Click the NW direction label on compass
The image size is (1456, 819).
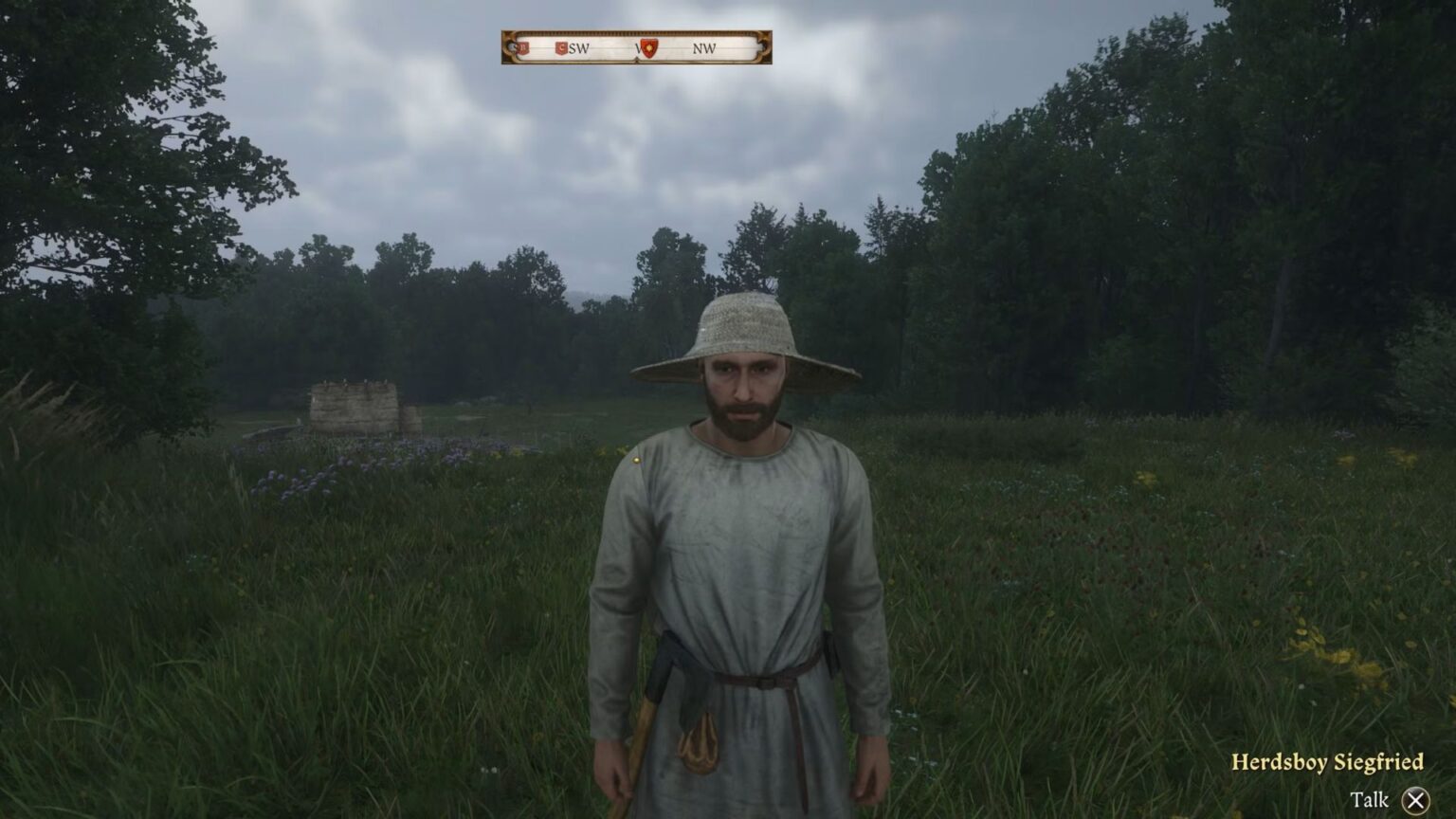click(703, 48)
